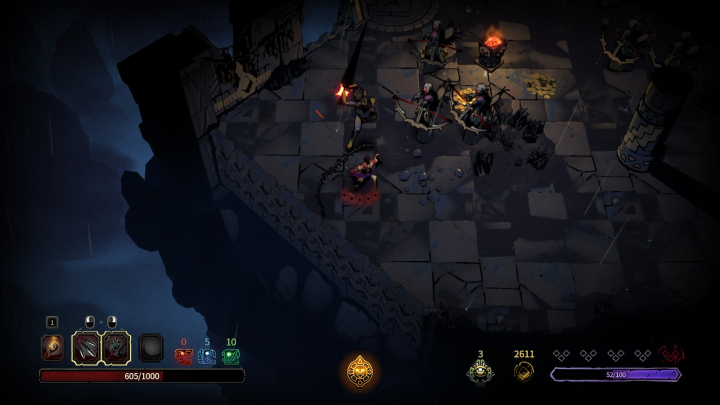
Task: Activate the flaming torch ability icon
Action: 52,347
